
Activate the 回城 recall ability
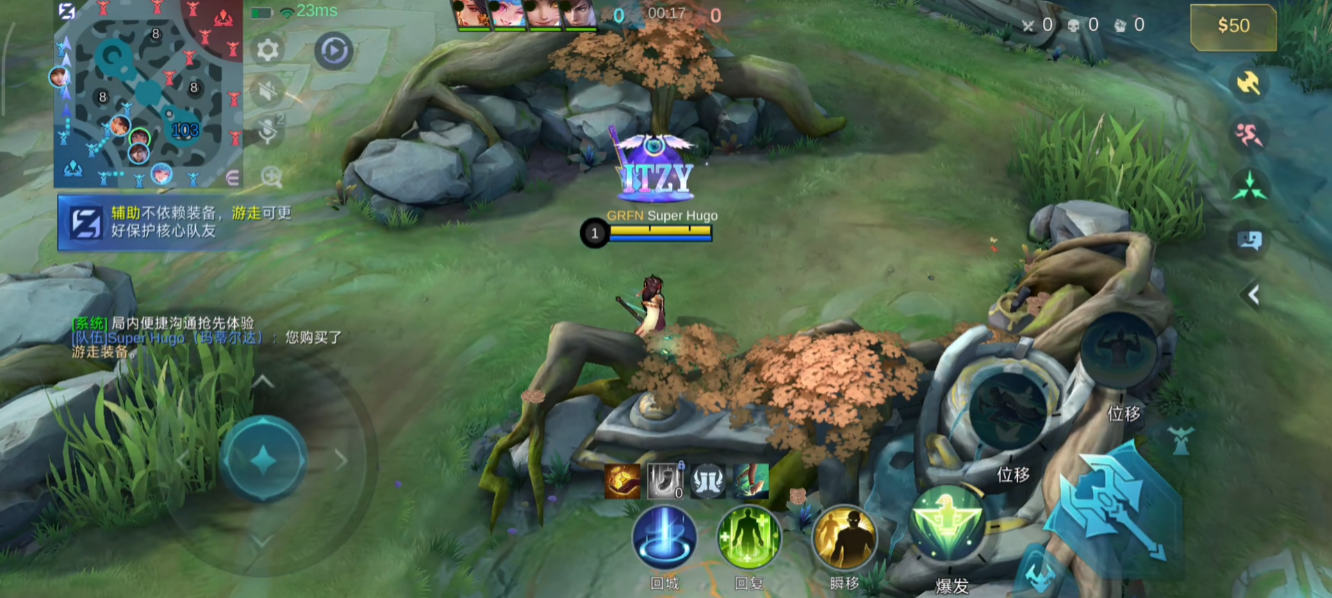(x=664, y=538)
